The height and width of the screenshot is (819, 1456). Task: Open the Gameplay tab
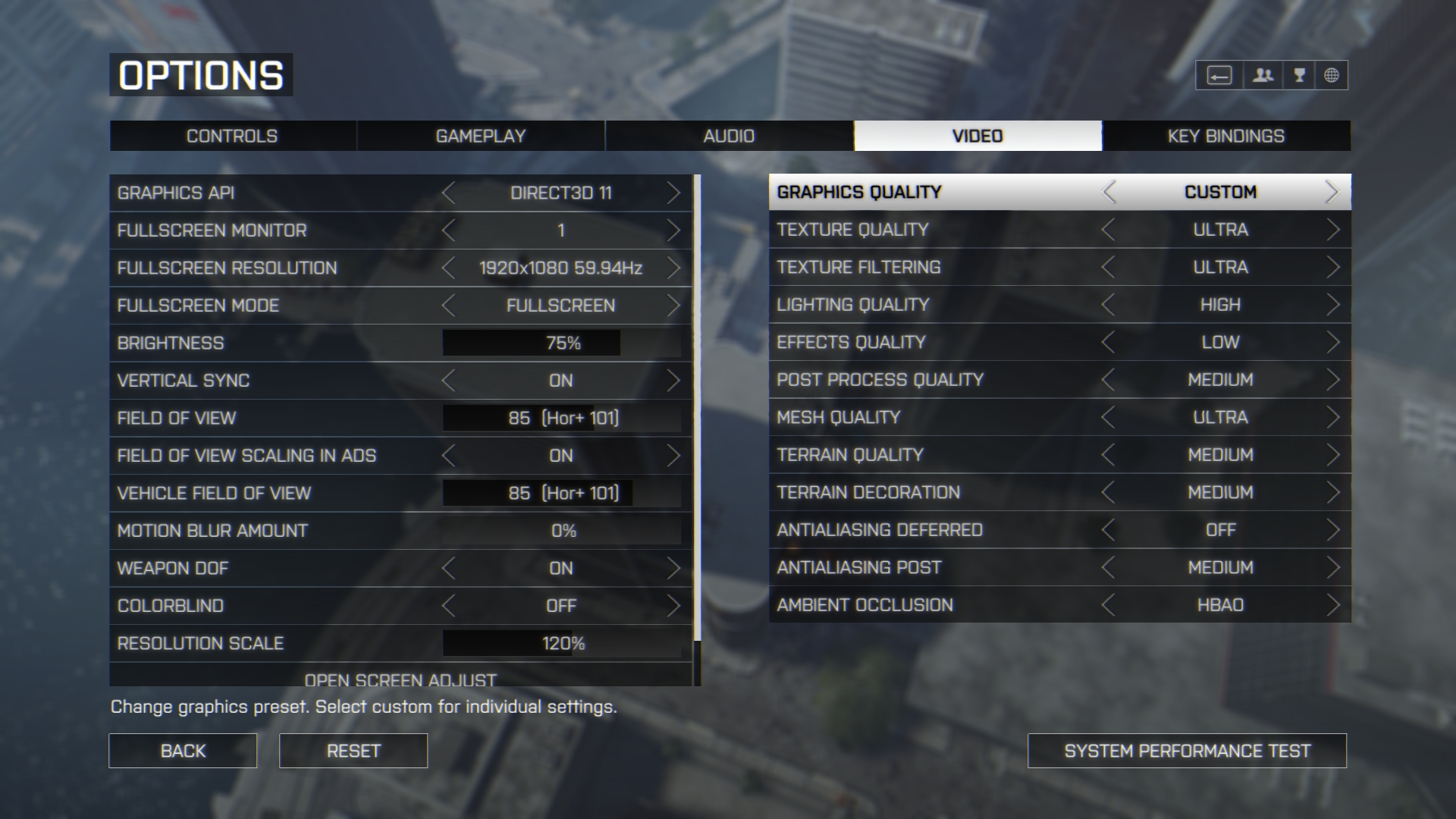click(480, 136)
